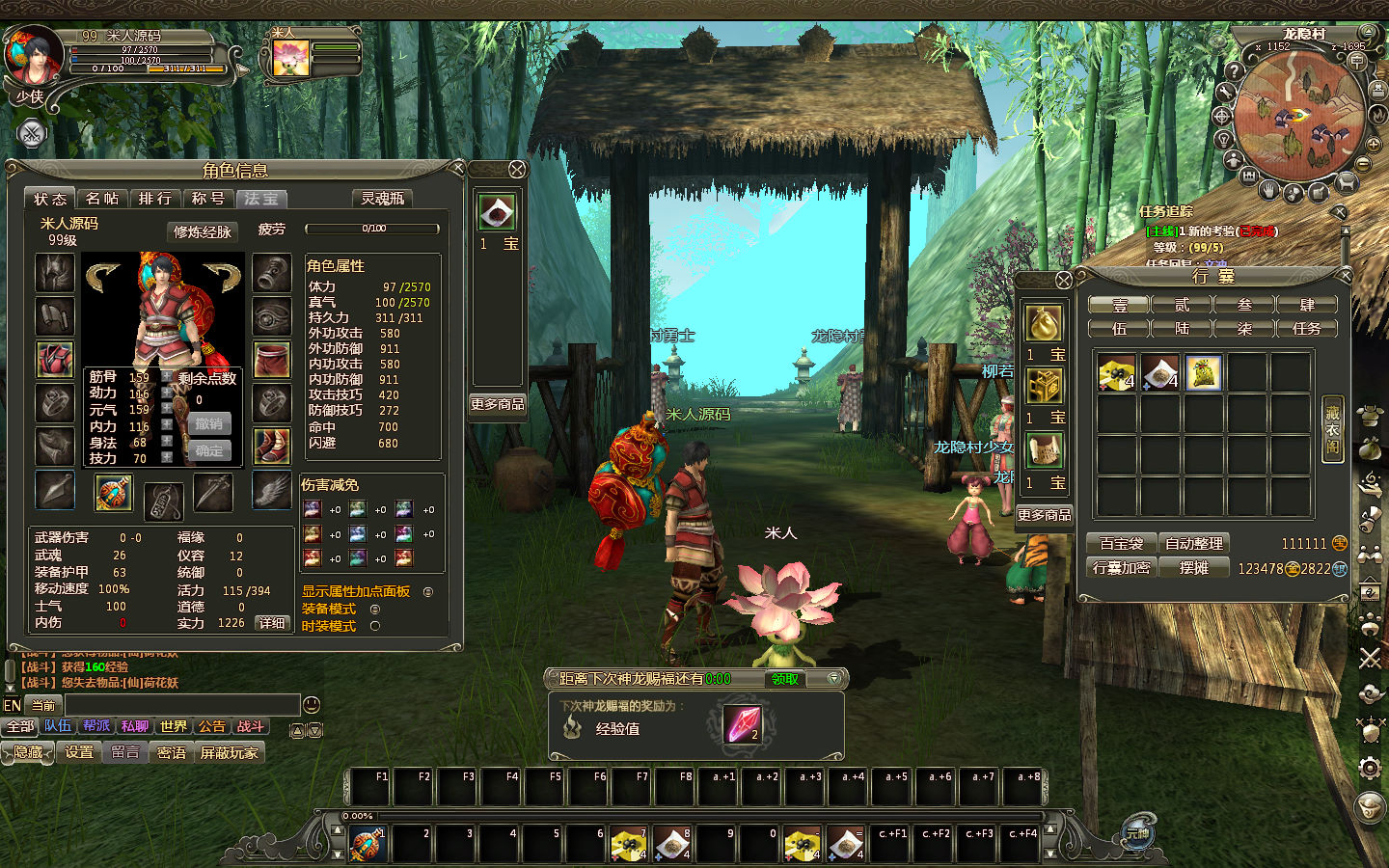Open the 任务 bag tab
1389x868 pixels.
[x=1306, y=329]
